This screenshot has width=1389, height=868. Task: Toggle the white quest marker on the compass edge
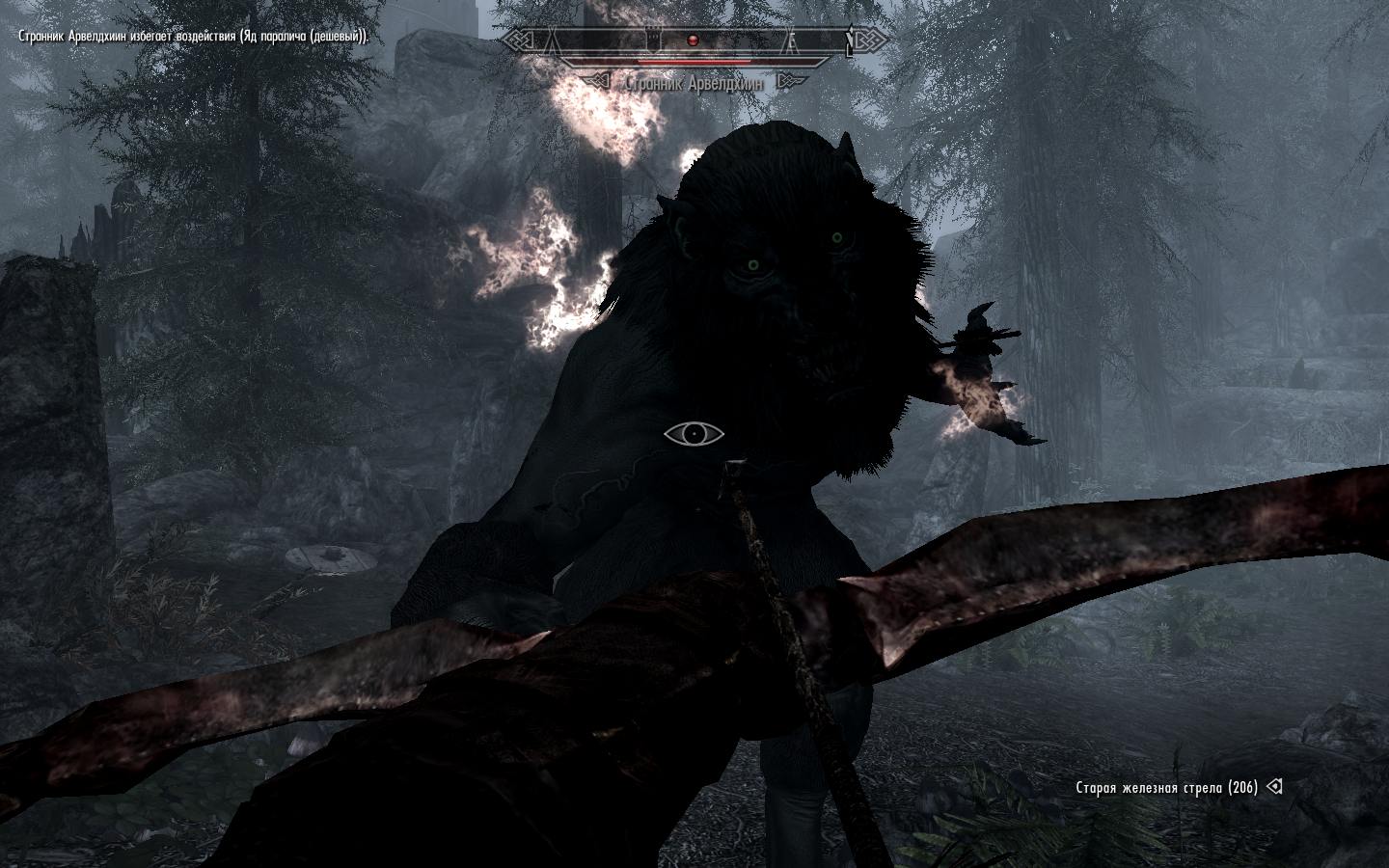coord(851,39)
